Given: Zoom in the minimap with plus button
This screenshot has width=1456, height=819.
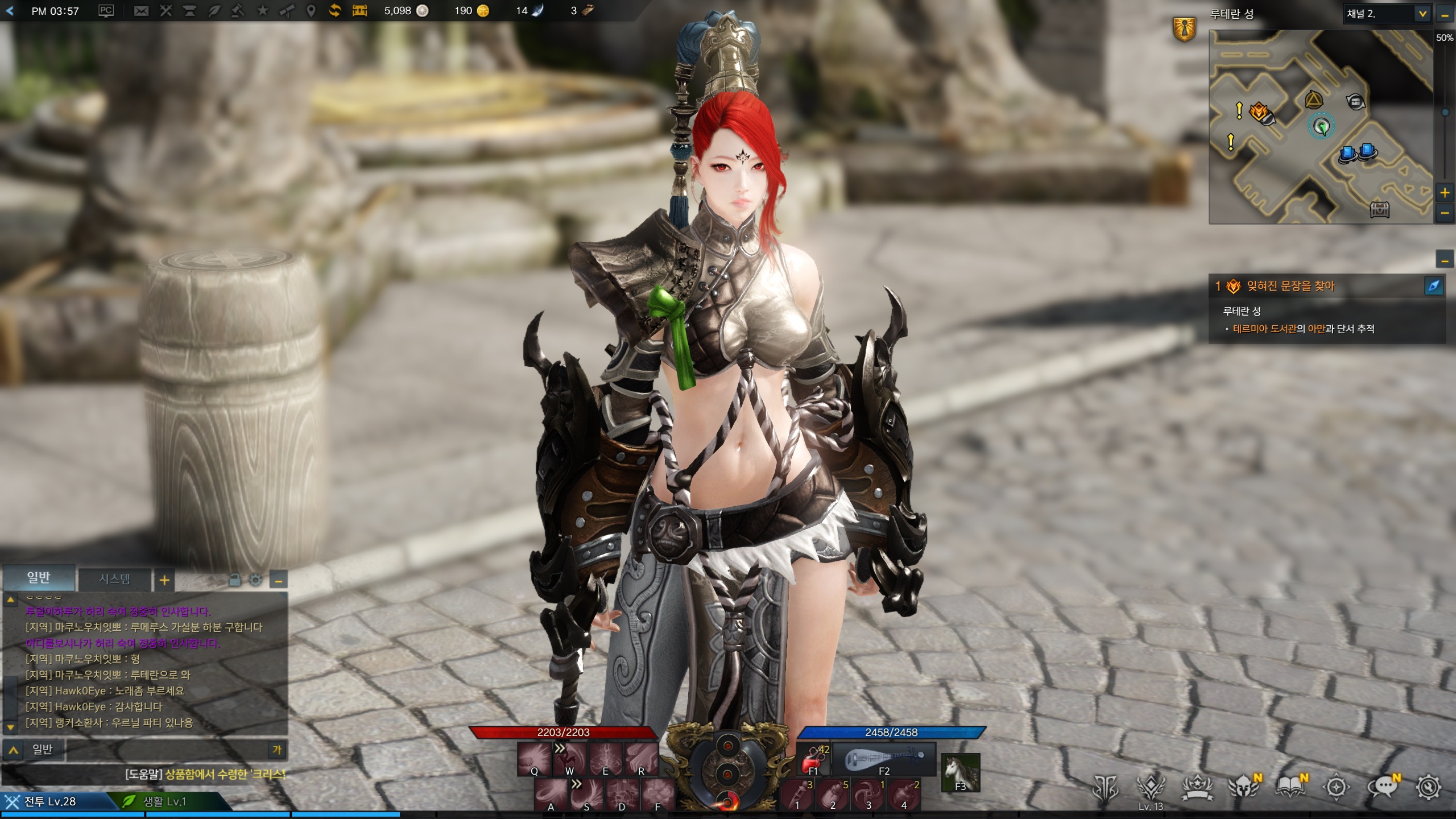Looking at the screenshot, I should pyautogui.click(x=1445, y=193).
